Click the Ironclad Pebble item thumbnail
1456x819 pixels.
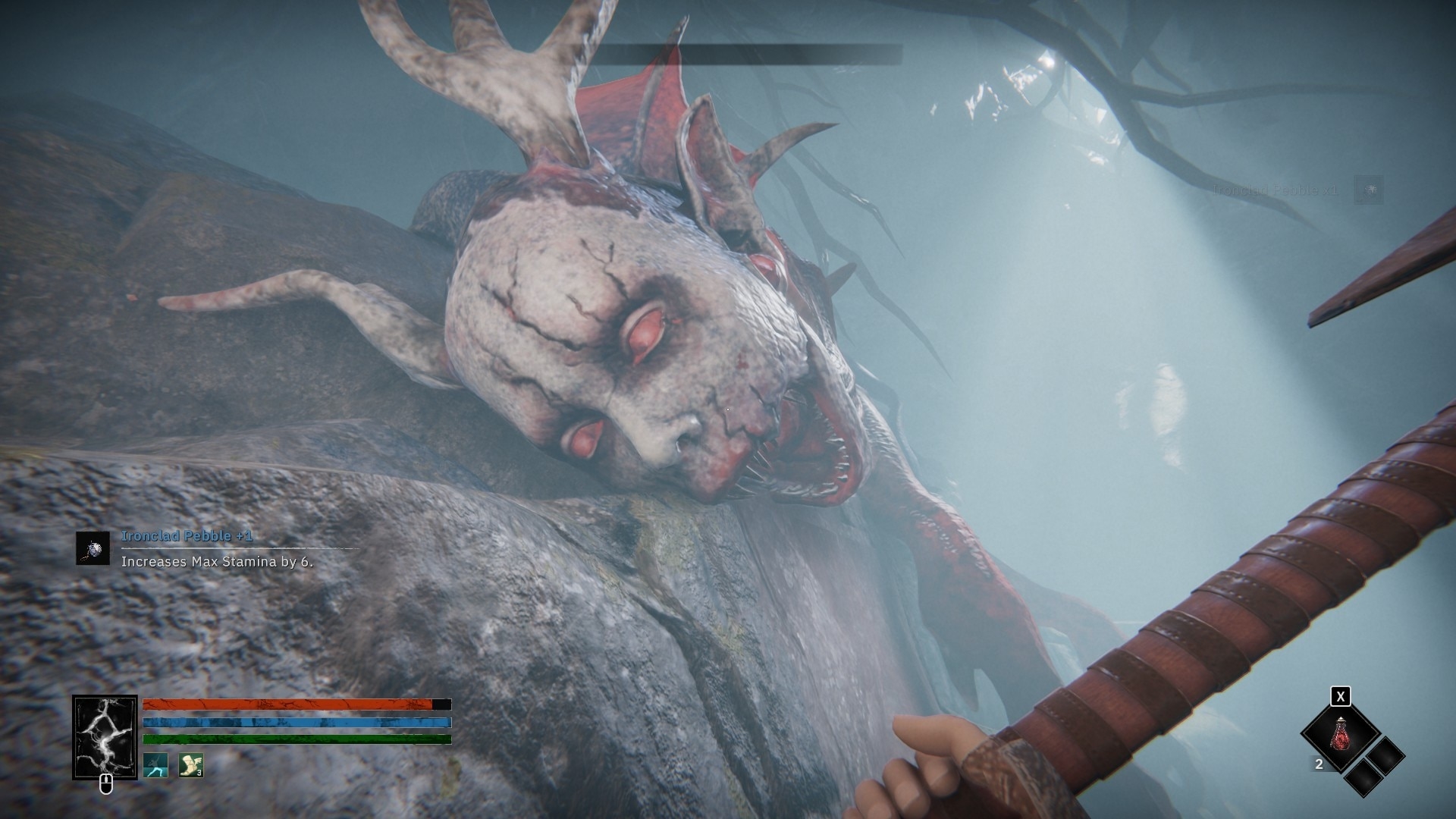tap(93, 548)
